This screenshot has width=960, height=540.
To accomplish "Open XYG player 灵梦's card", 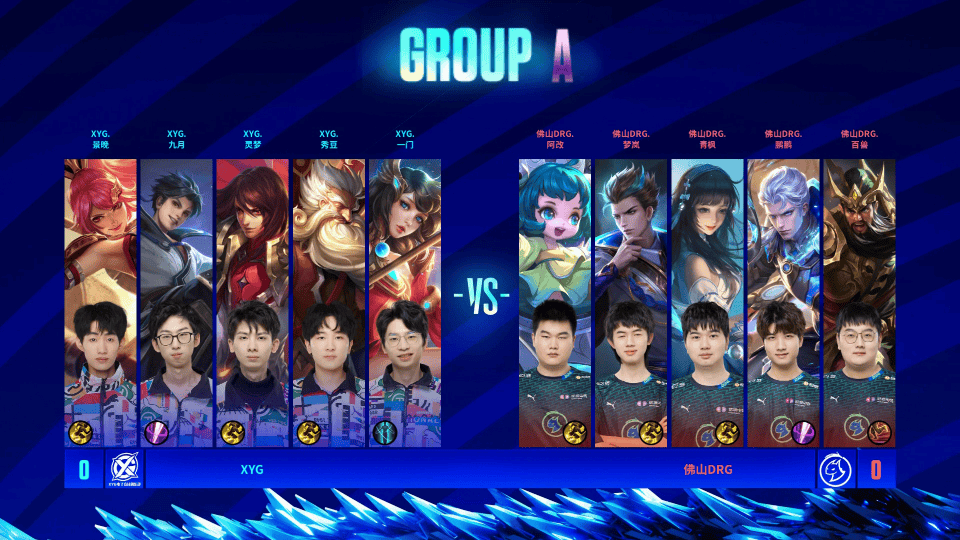I will pos(252,300).
